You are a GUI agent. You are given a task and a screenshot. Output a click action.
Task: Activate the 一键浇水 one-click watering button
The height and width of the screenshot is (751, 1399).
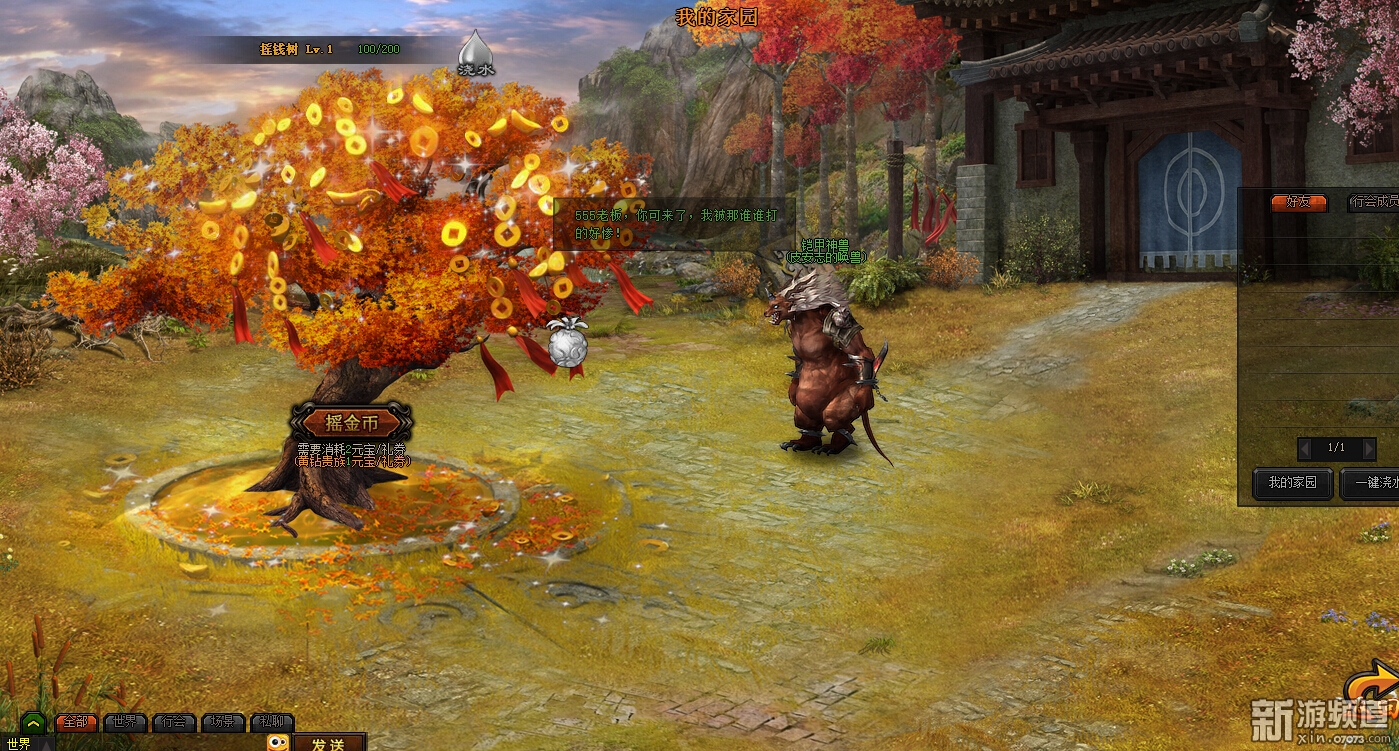(1372, 483)
